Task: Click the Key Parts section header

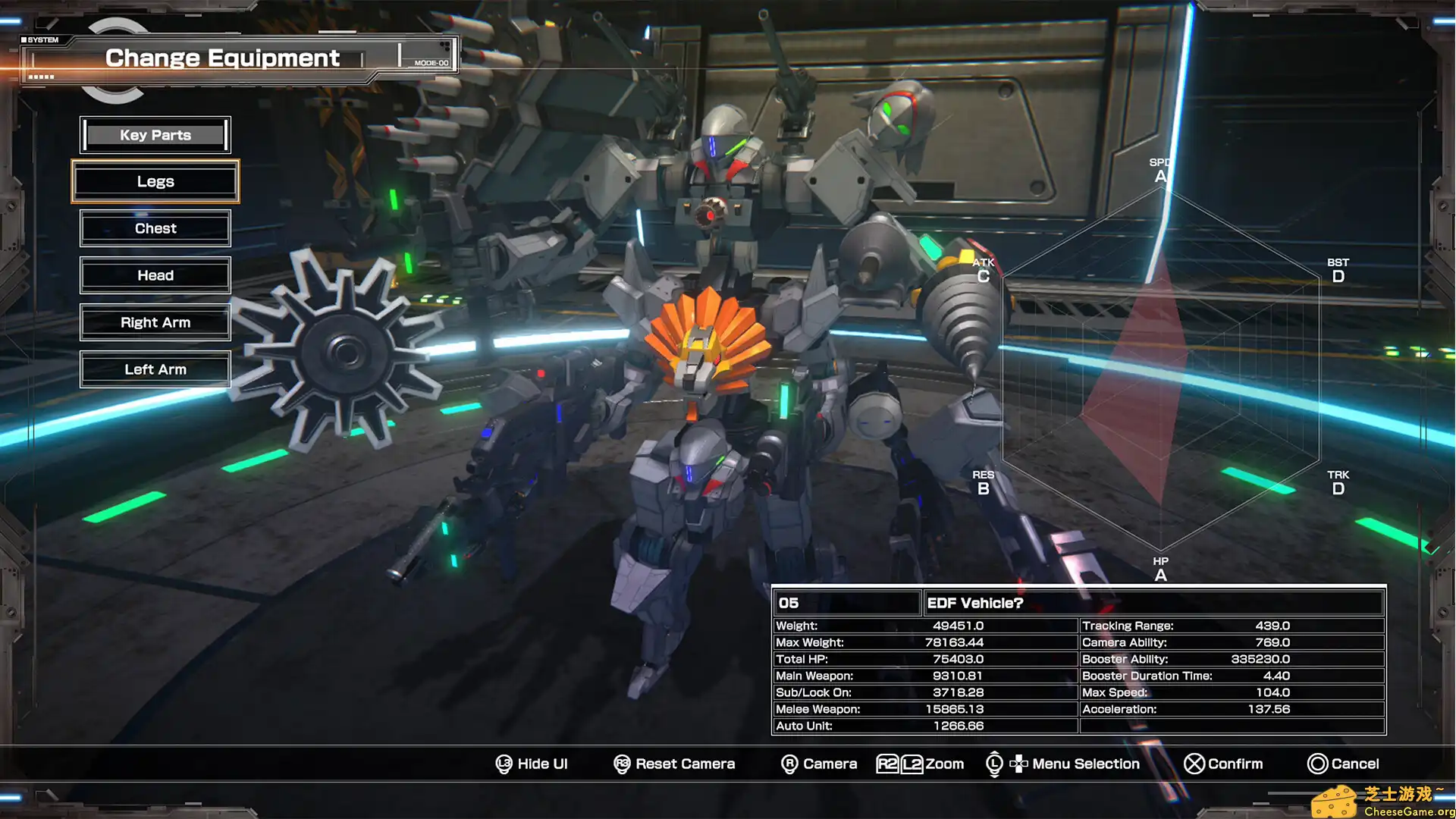Action: (155, 134)
